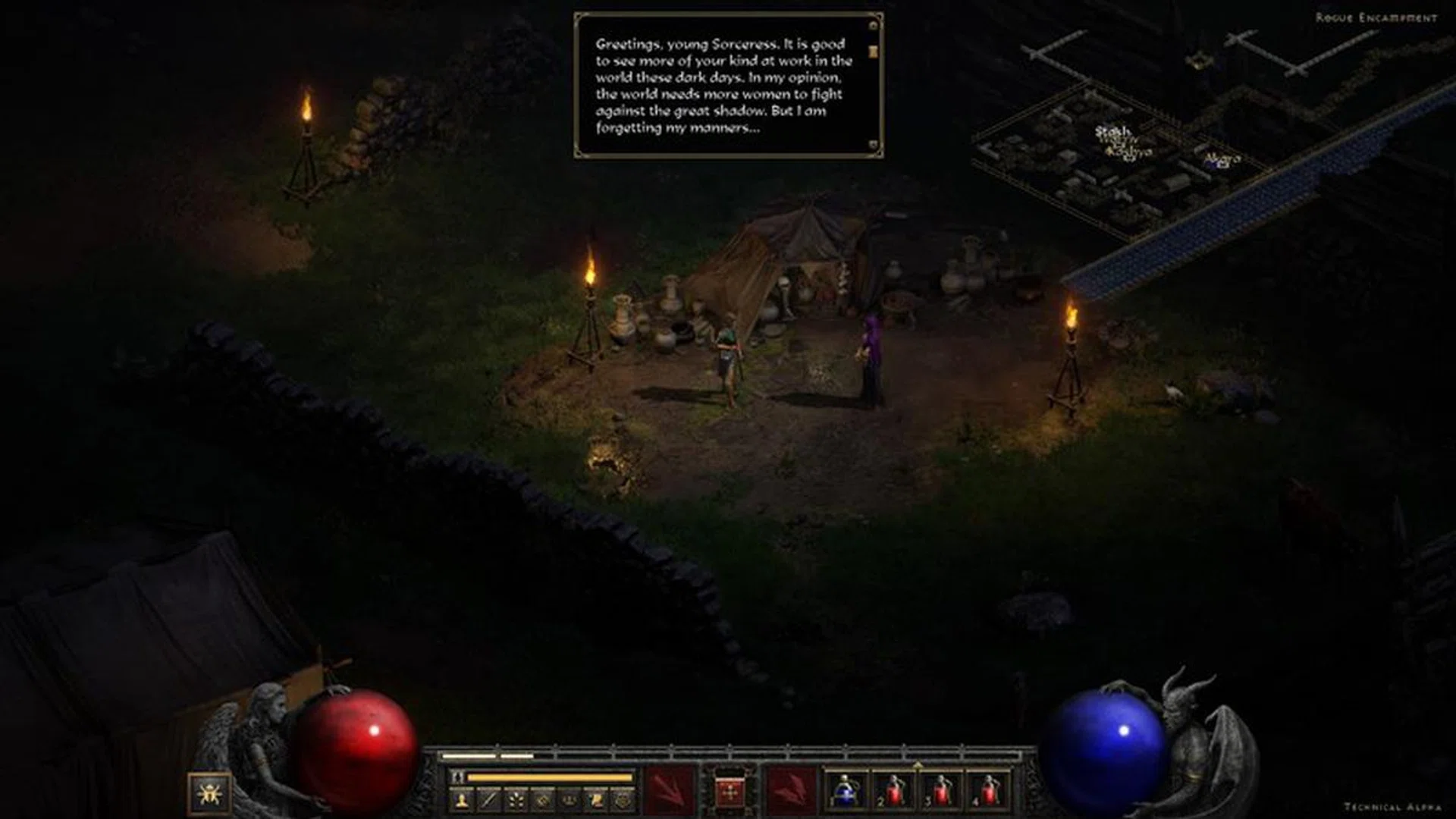Click the skill tree icon in the mini panel
Screen dimensions: 1456x819
pos(516,801)
